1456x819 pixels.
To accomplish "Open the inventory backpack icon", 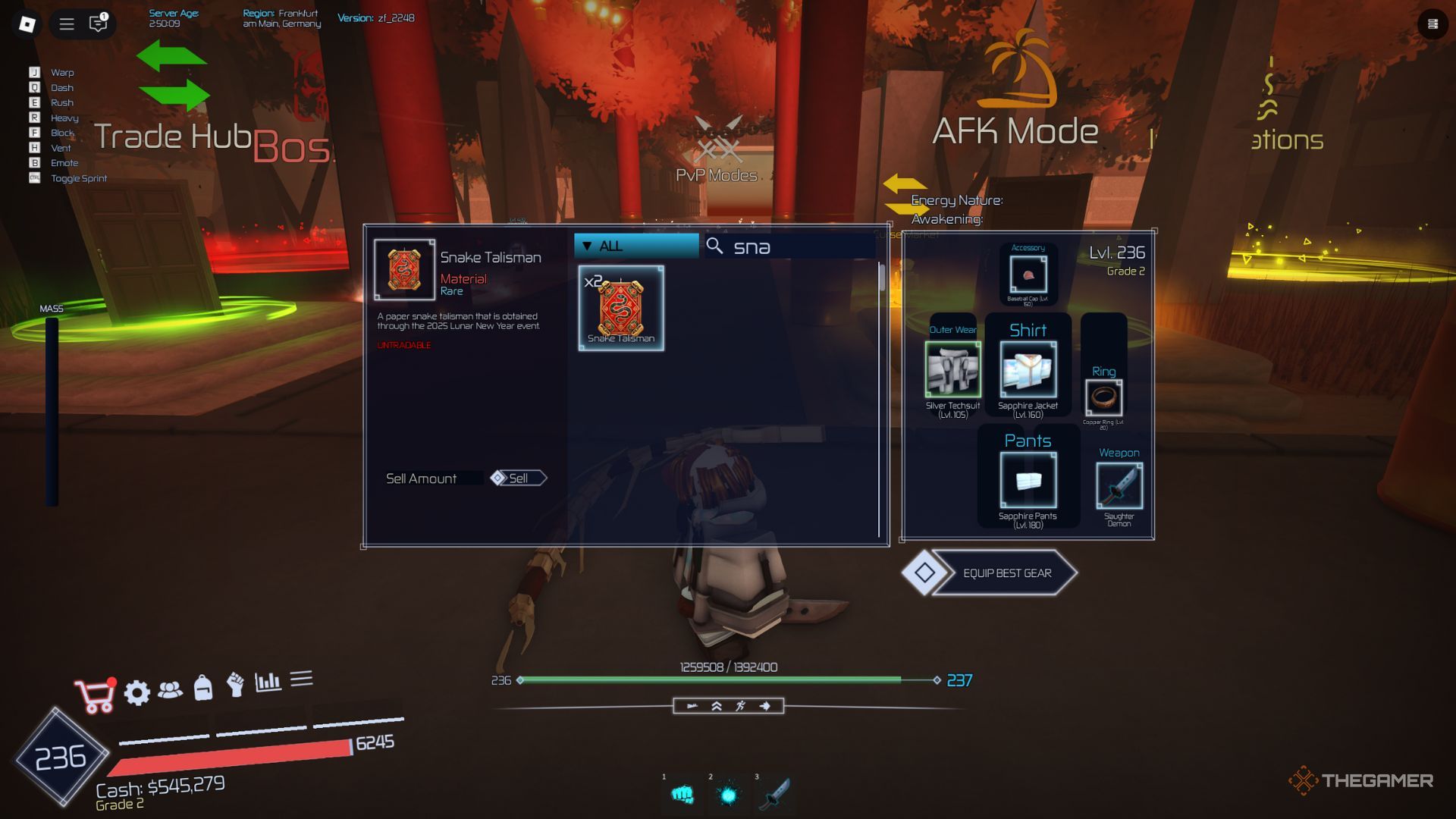I will (x=203, y=691).
